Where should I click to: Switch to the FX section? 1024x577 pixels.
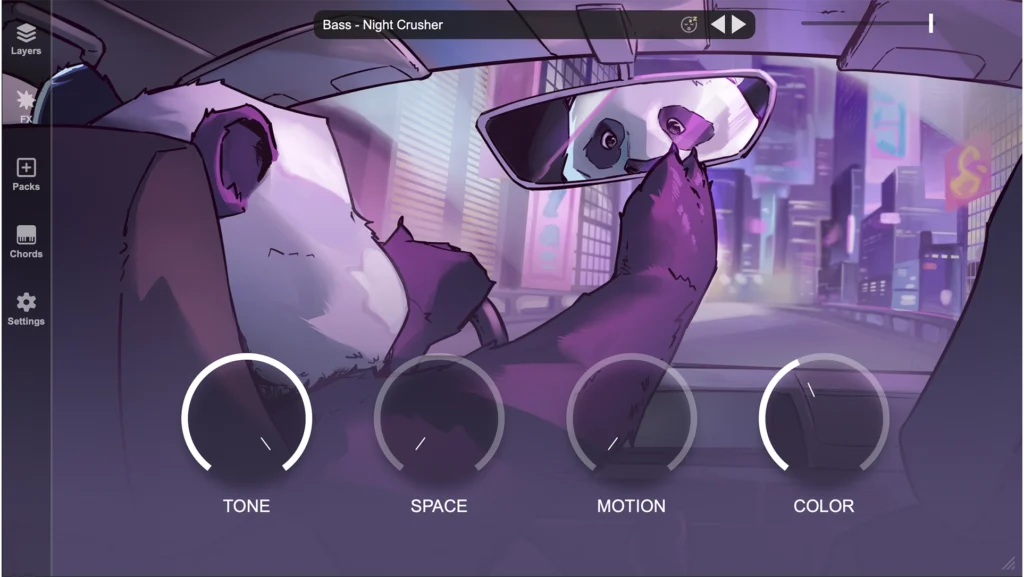pos(26,105)
